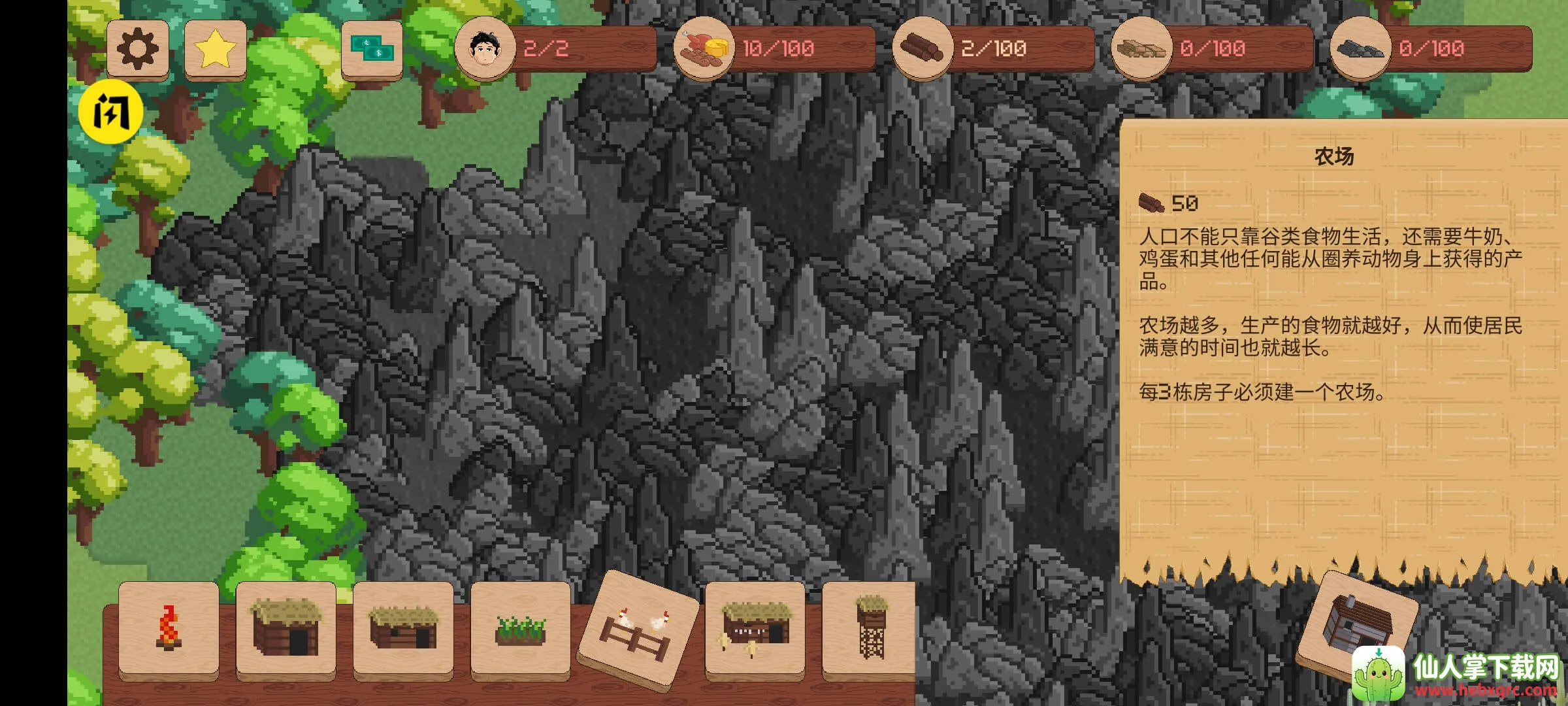The width and height of the screenshot is (1568, 706).
Task: Click the yellow lightning badge overlay
Action: tap(110, 112)
